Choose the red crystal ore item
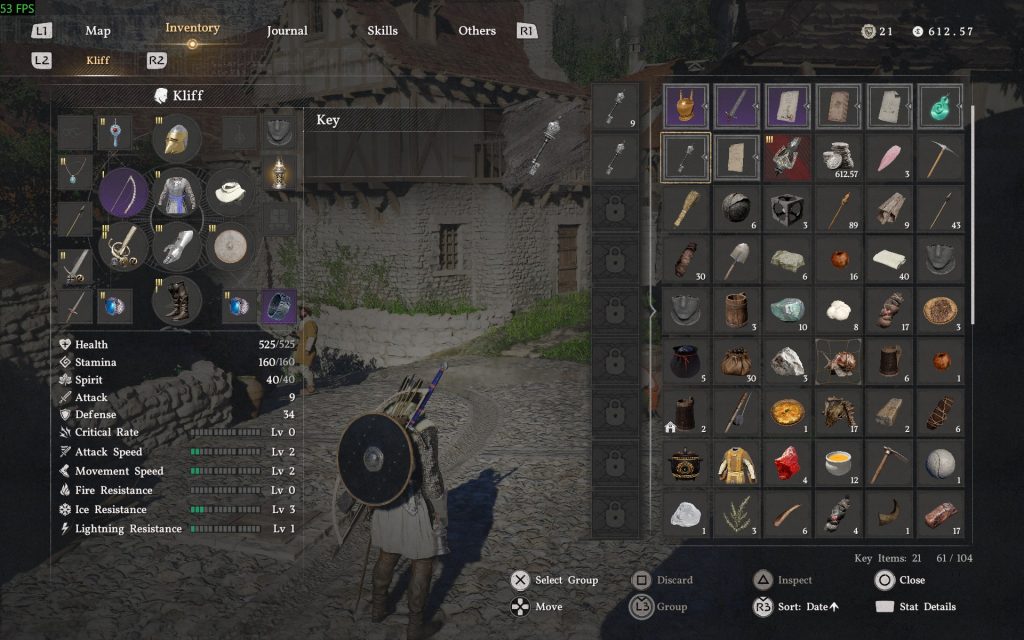Viewport: 1024px width, 640px height. [788, 462]
